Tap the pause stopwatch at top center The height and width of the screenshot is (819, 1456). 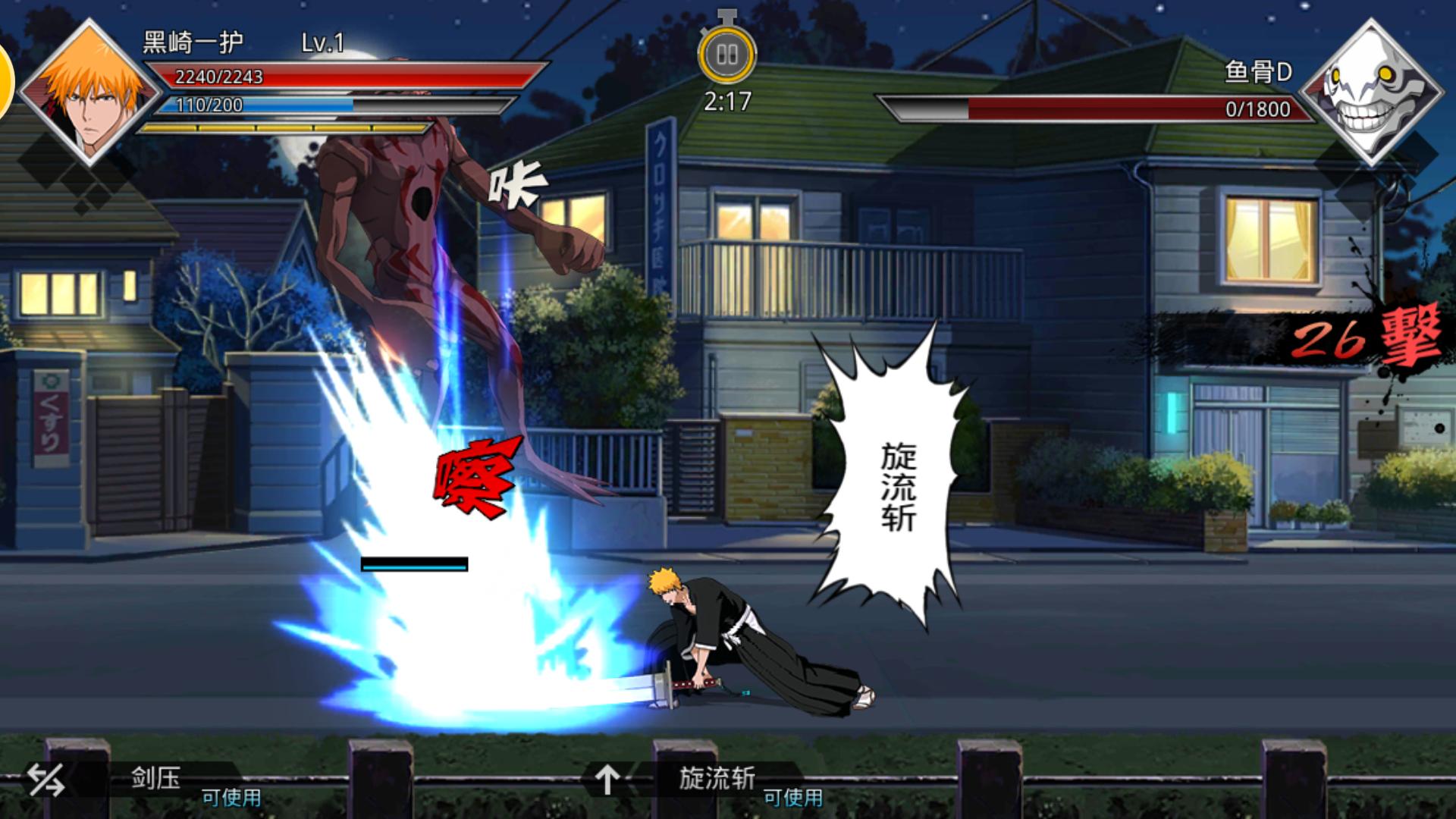[729, 53]
